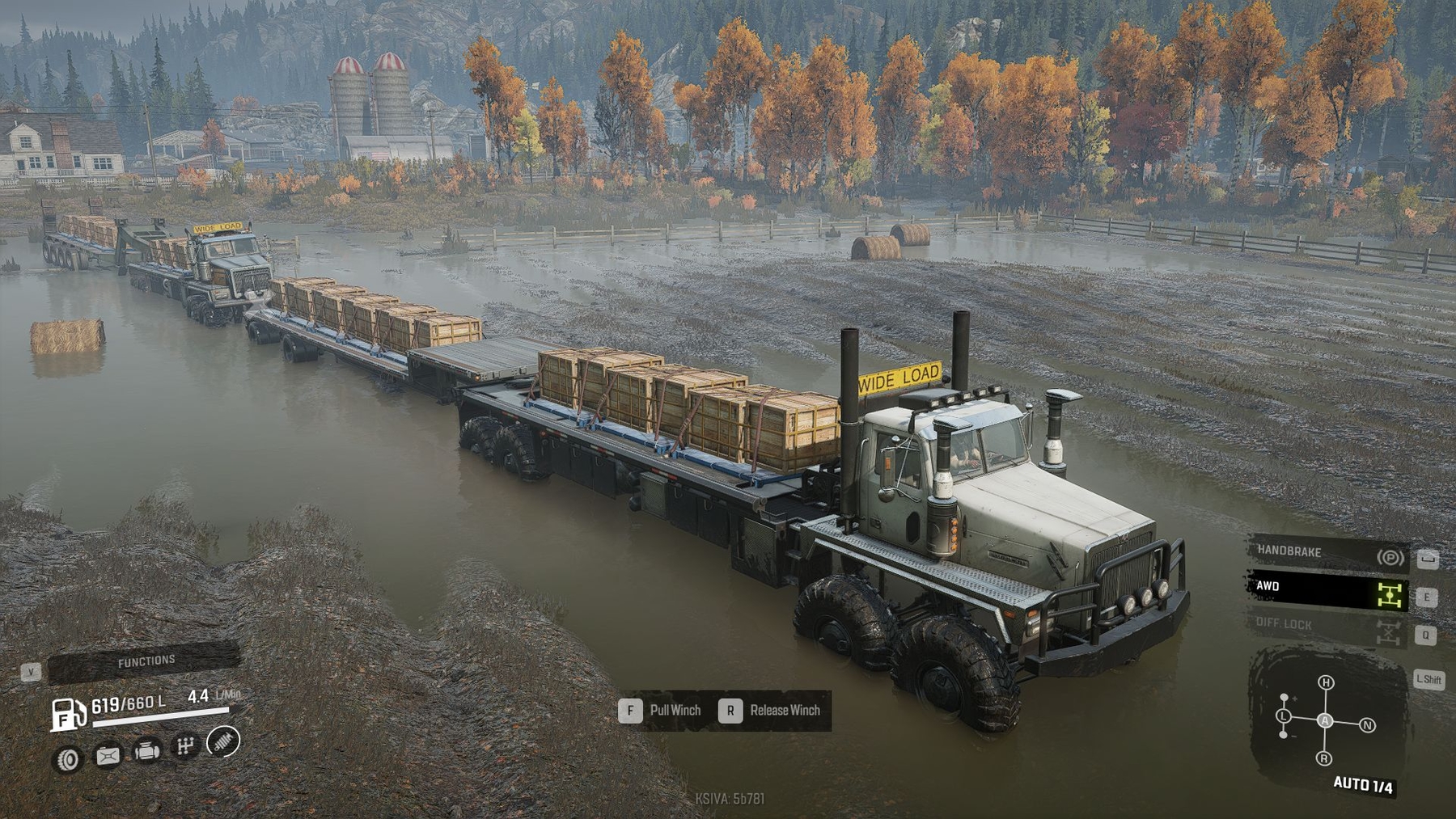This screenshot has width=1456, height=819.
Task: Shift gearbox into Reverse (R)
Action: tap(1324, 758)
